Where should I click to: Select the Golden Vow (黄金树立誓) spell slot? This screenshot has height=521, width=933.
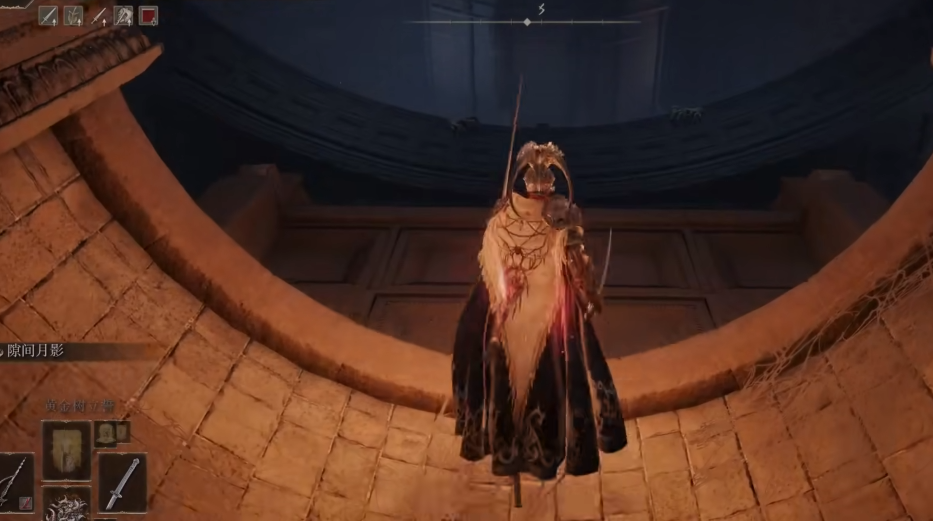66,449
